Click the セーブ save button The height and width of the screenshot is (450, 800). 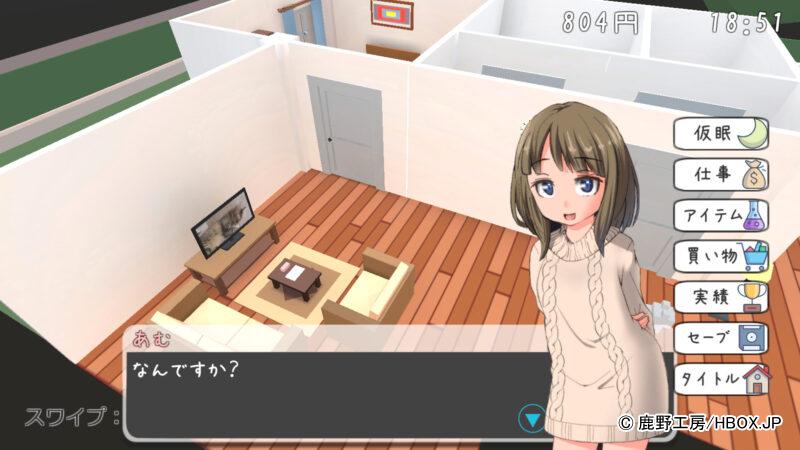pos(722,338)
